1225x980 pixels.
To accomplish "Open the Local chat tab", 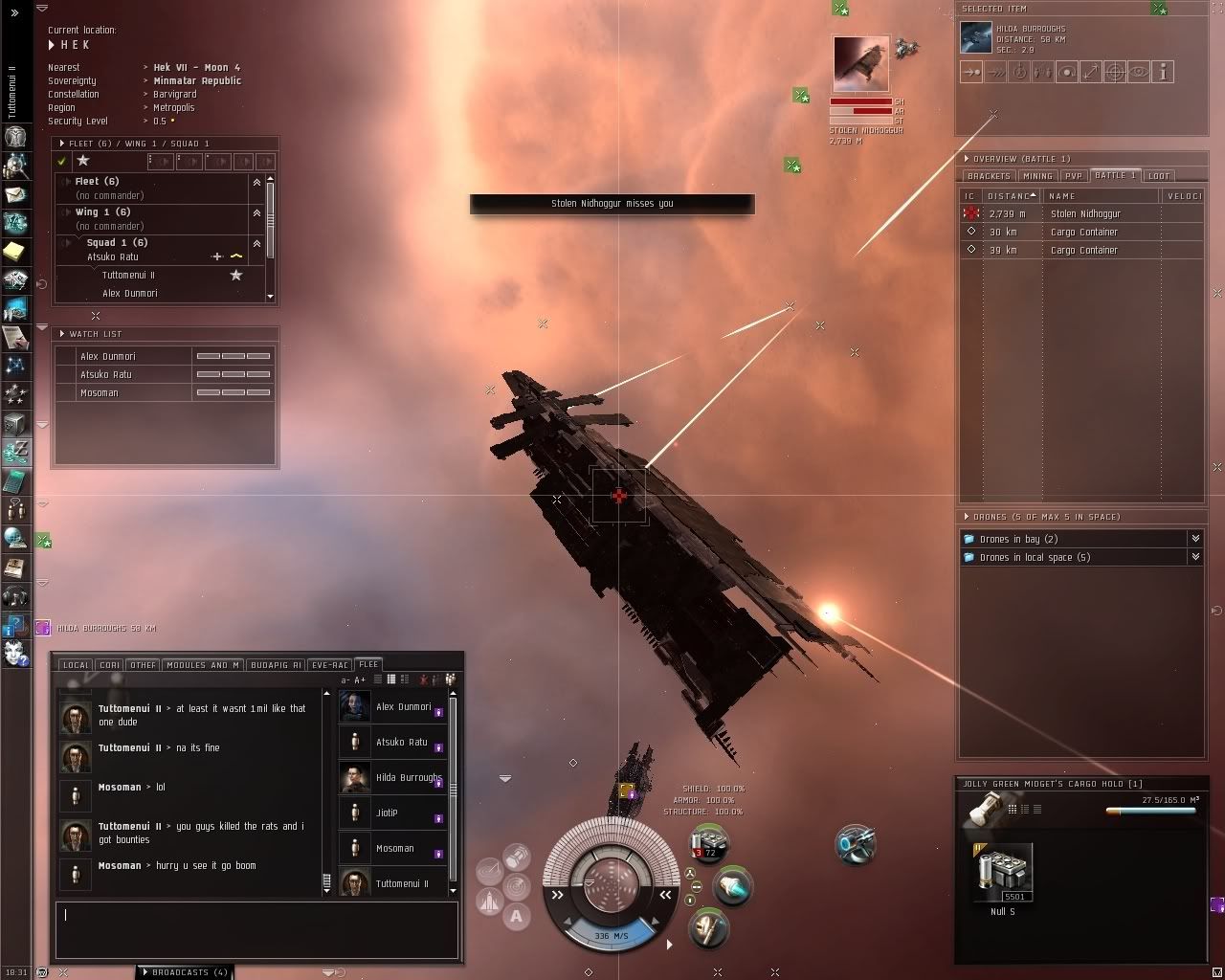I will (x=76, y=665).
